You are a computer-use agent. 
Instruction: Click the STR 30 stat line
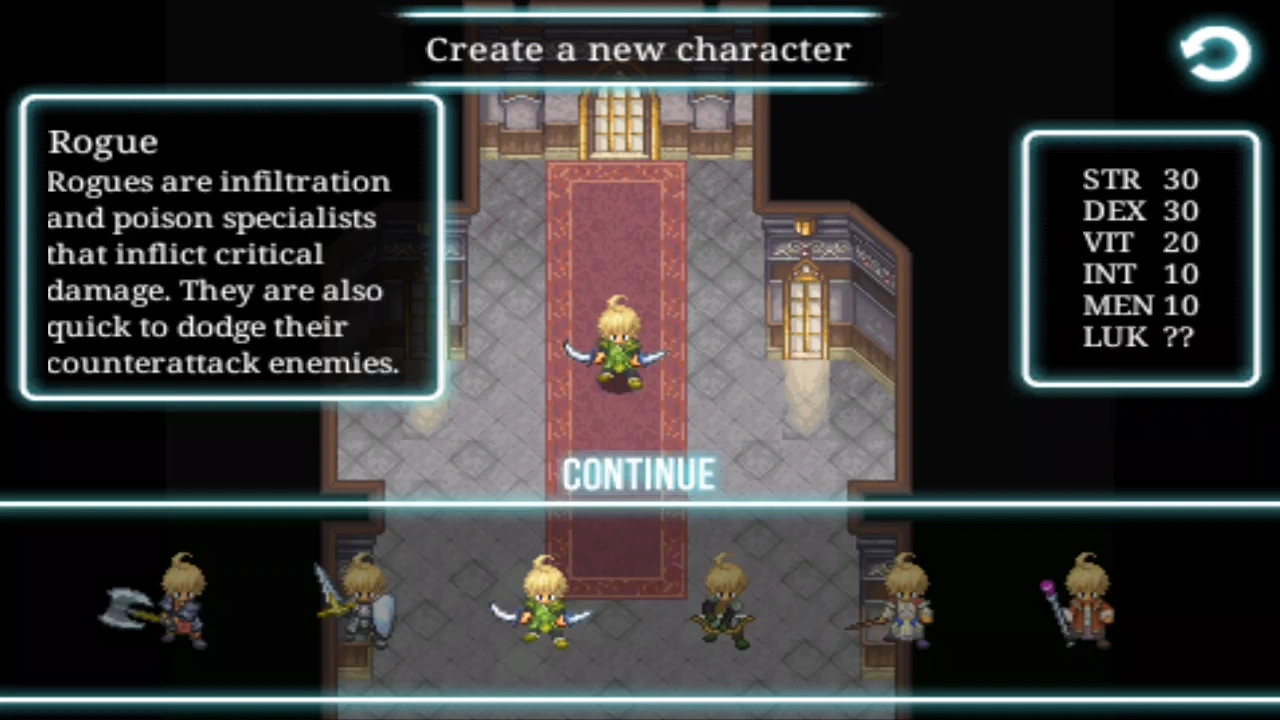pyautogui.click(x=1140, y=180)
